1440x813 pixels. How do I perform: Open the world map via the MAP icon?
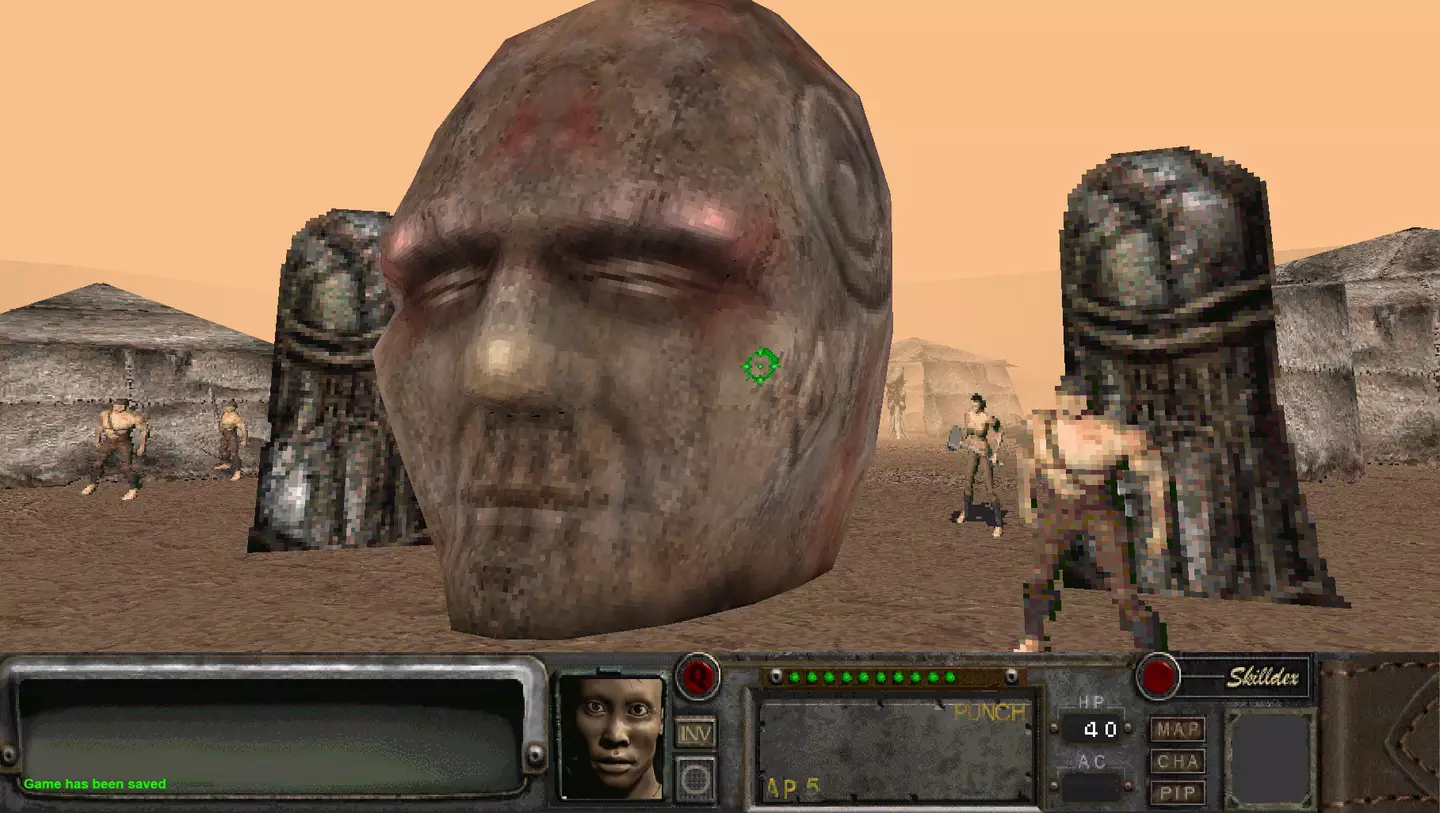1177,729
